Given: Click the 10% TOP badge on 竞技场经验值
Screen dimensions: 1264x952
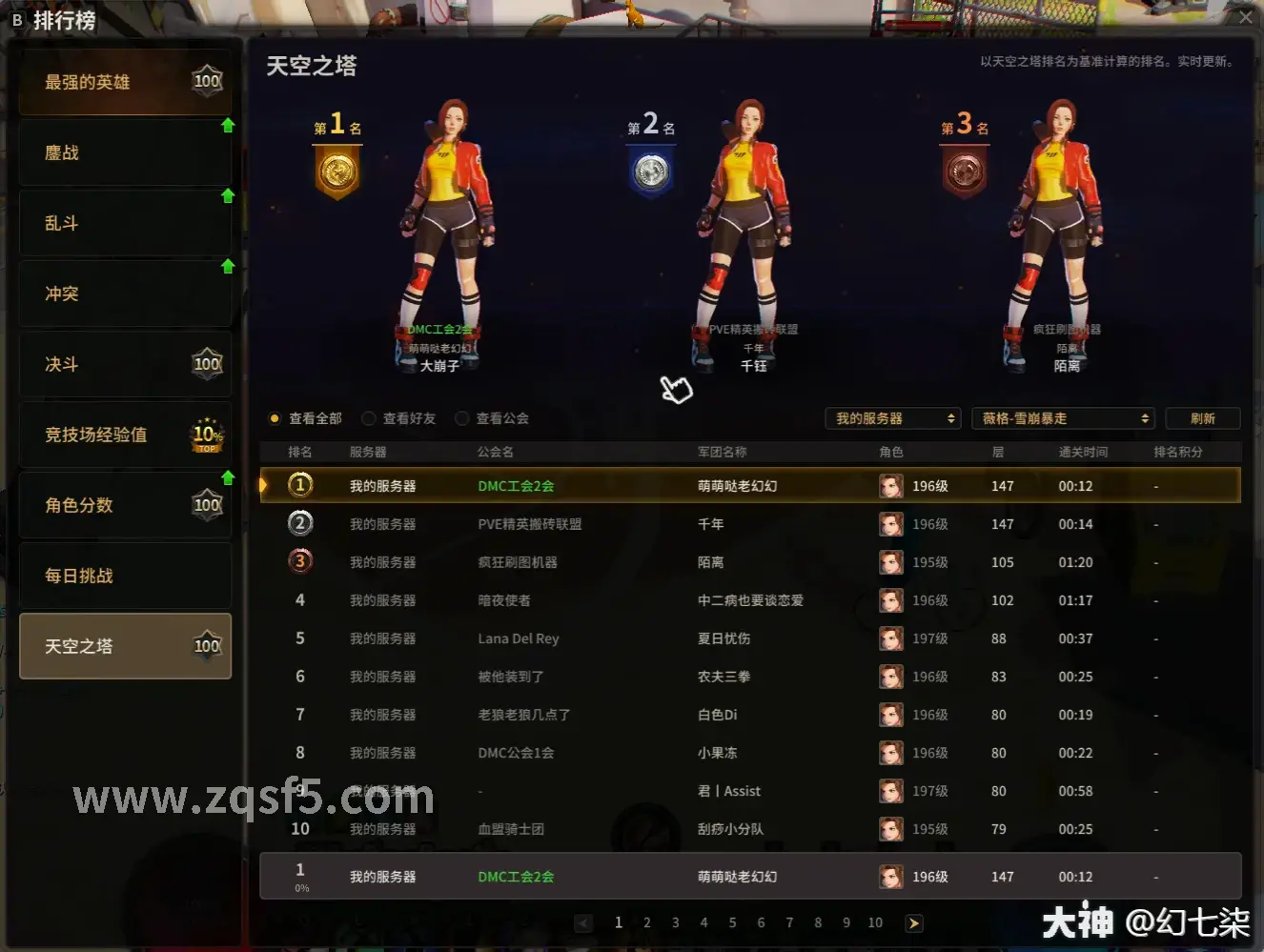Looking at the screenshot, I should pyautogui.click(x=207, y=434).
